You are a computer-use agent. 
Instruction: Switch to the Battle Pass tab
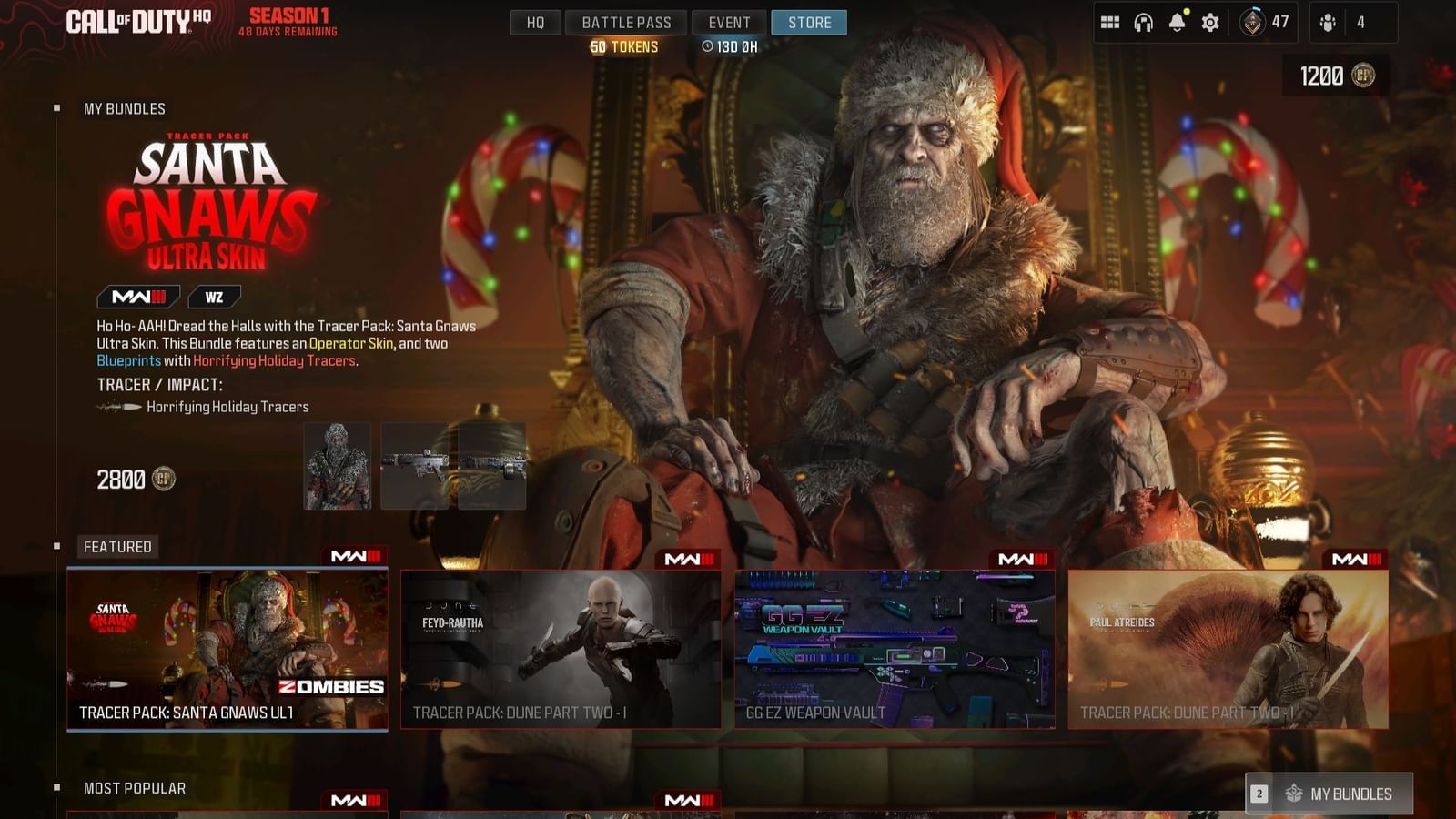[625, 22]
